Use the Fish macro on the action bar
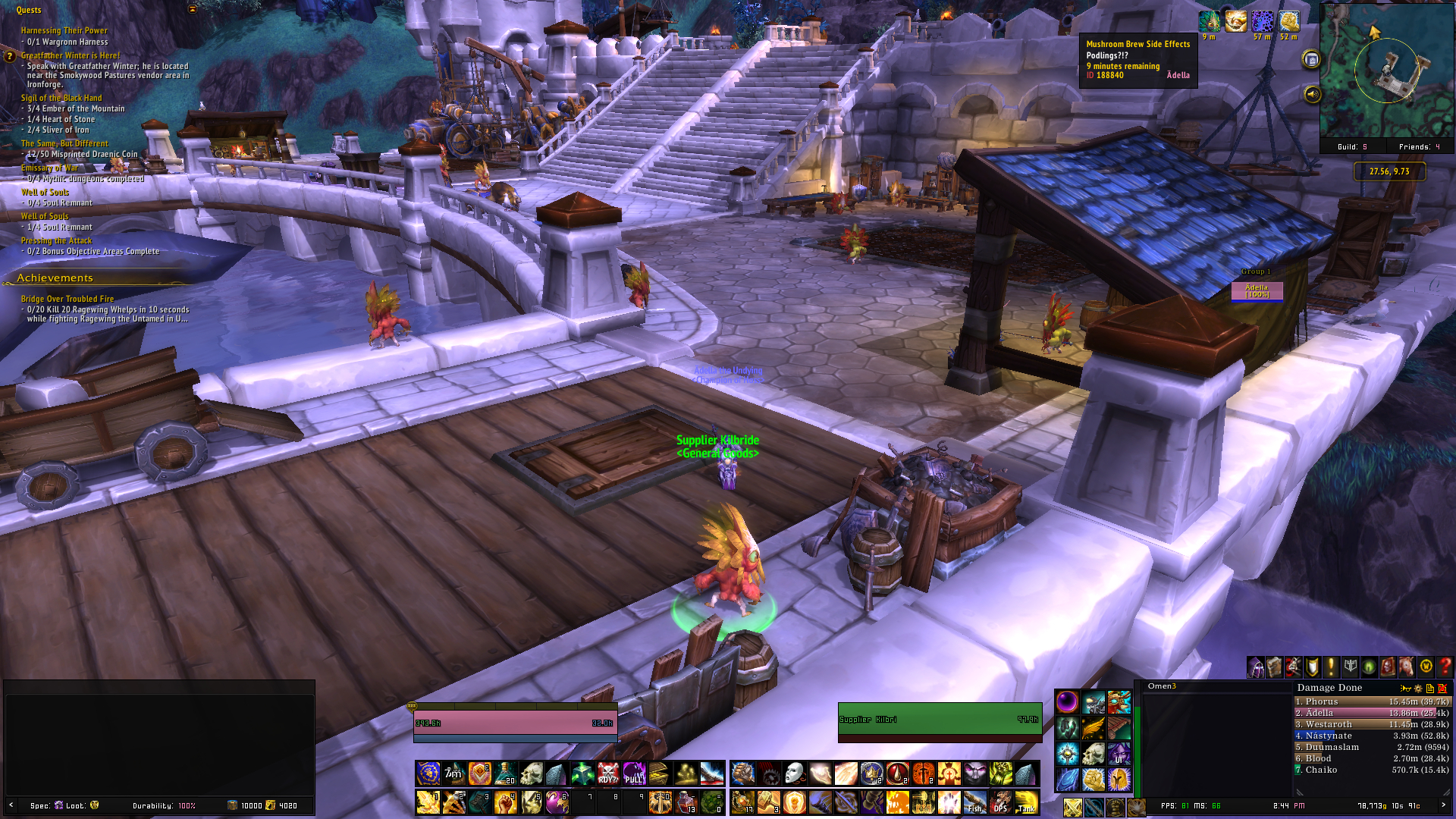The image size is (1456, 819). [x=974, y=802]
